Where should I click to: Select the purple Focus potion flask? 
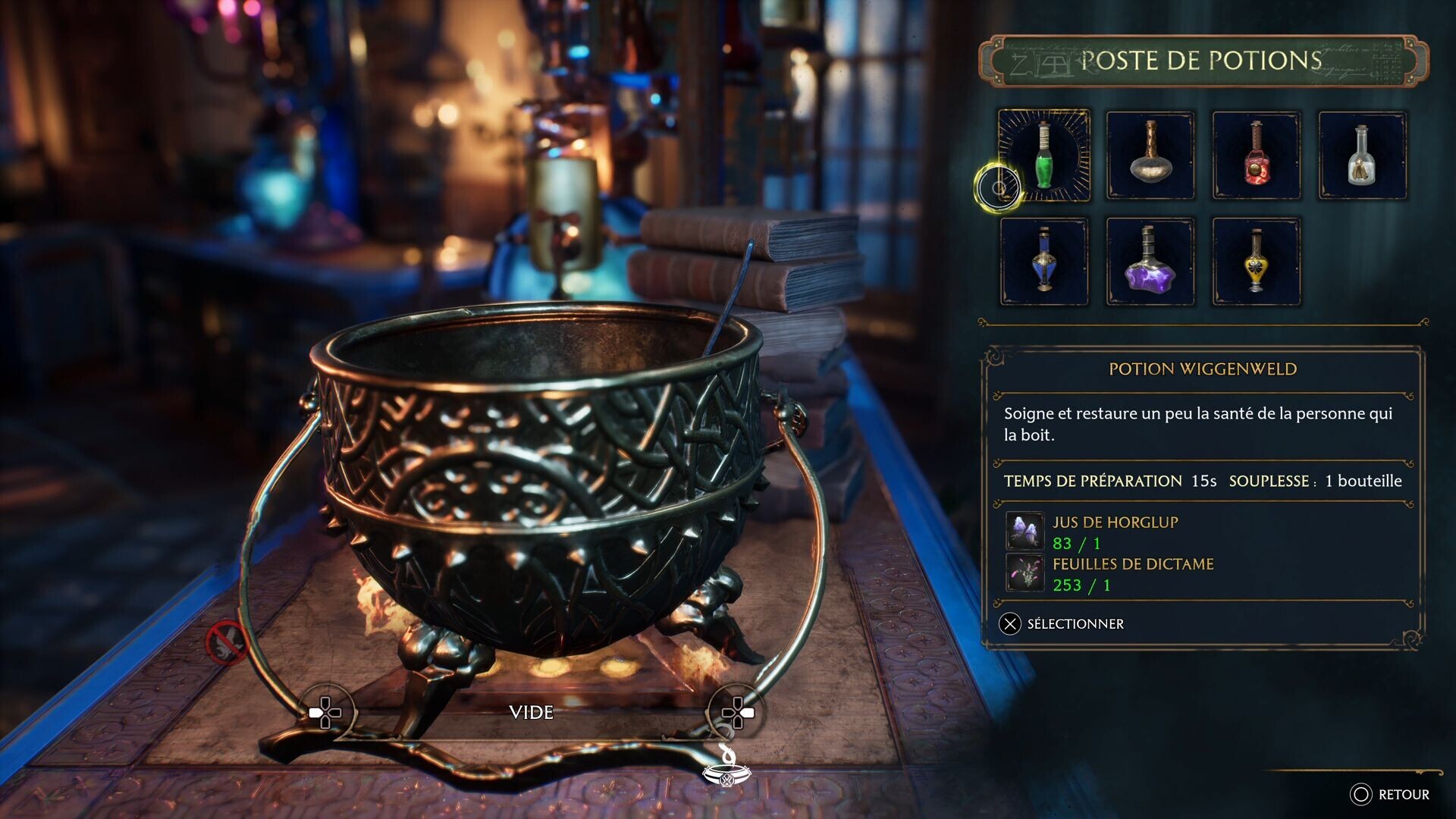(x=1150, y=262)
